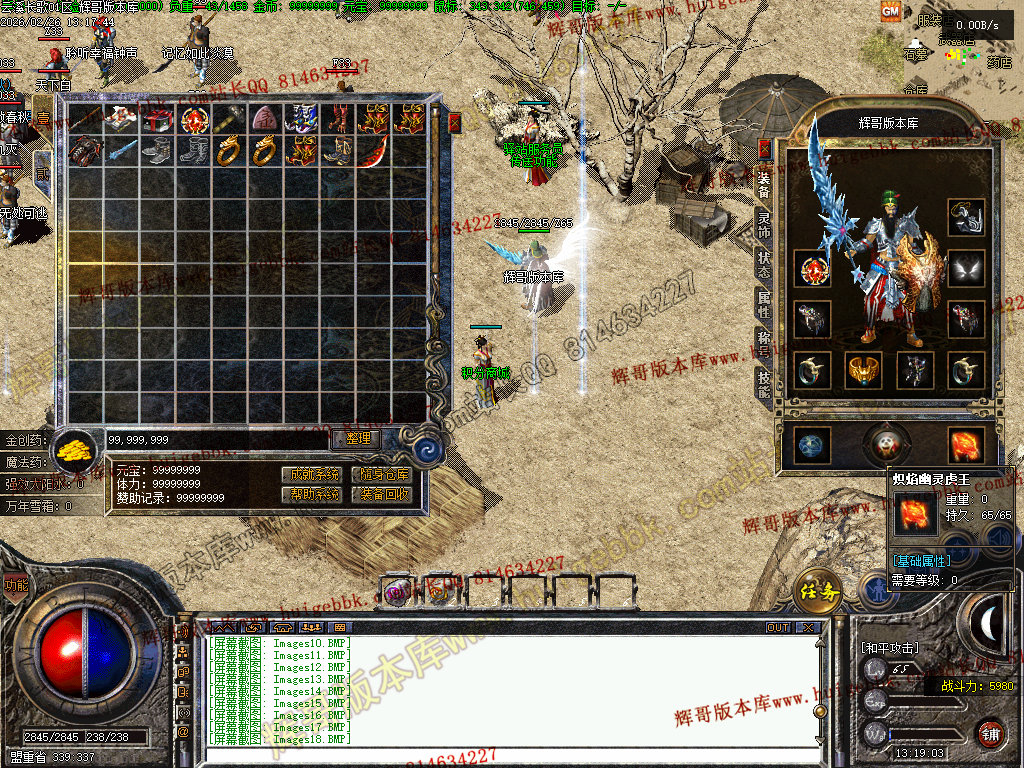Click the 整理 sort button in the bag
The height and width of the screenshot is (768, 1024).
coord(357,438)
